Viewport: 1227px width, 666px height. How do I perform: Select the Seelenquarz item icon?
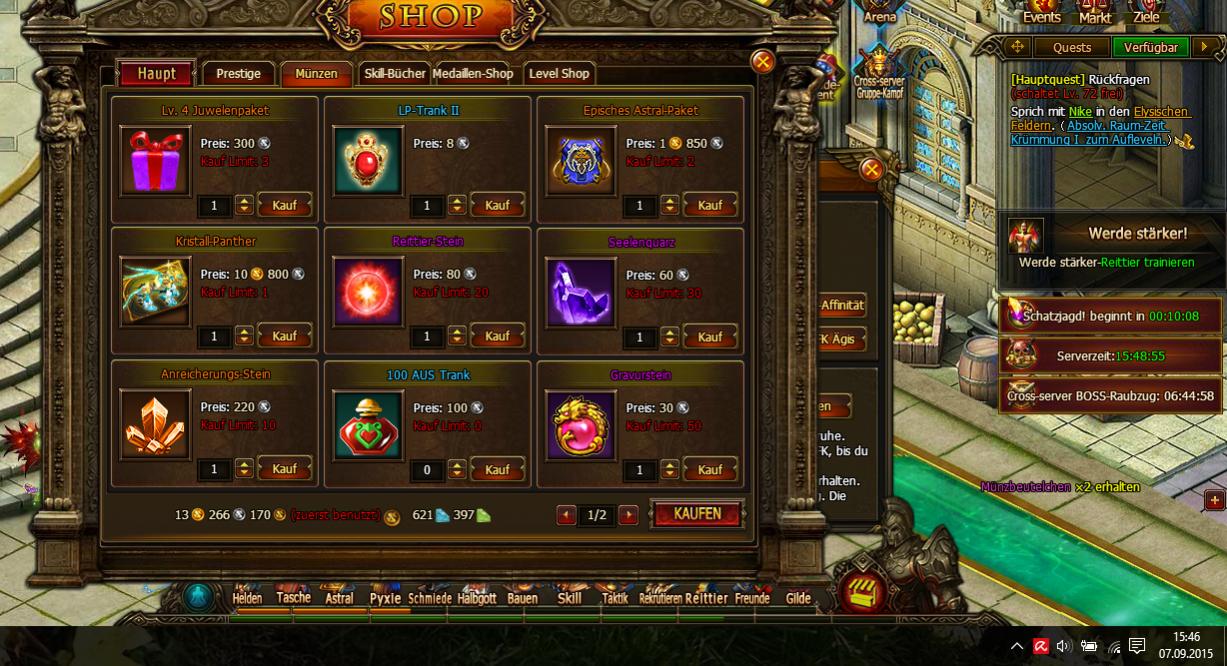(581, 293)
